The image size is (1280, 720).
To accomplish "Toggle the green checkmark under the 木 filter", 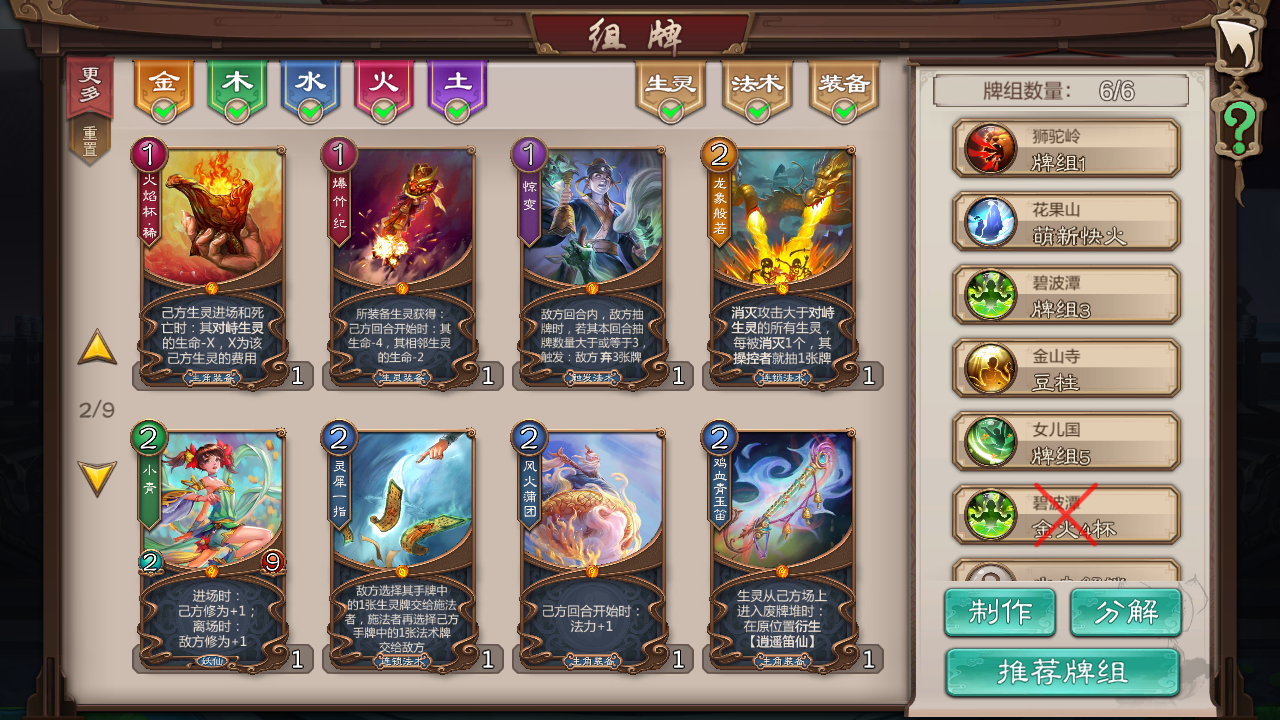I will click(238, 111).
